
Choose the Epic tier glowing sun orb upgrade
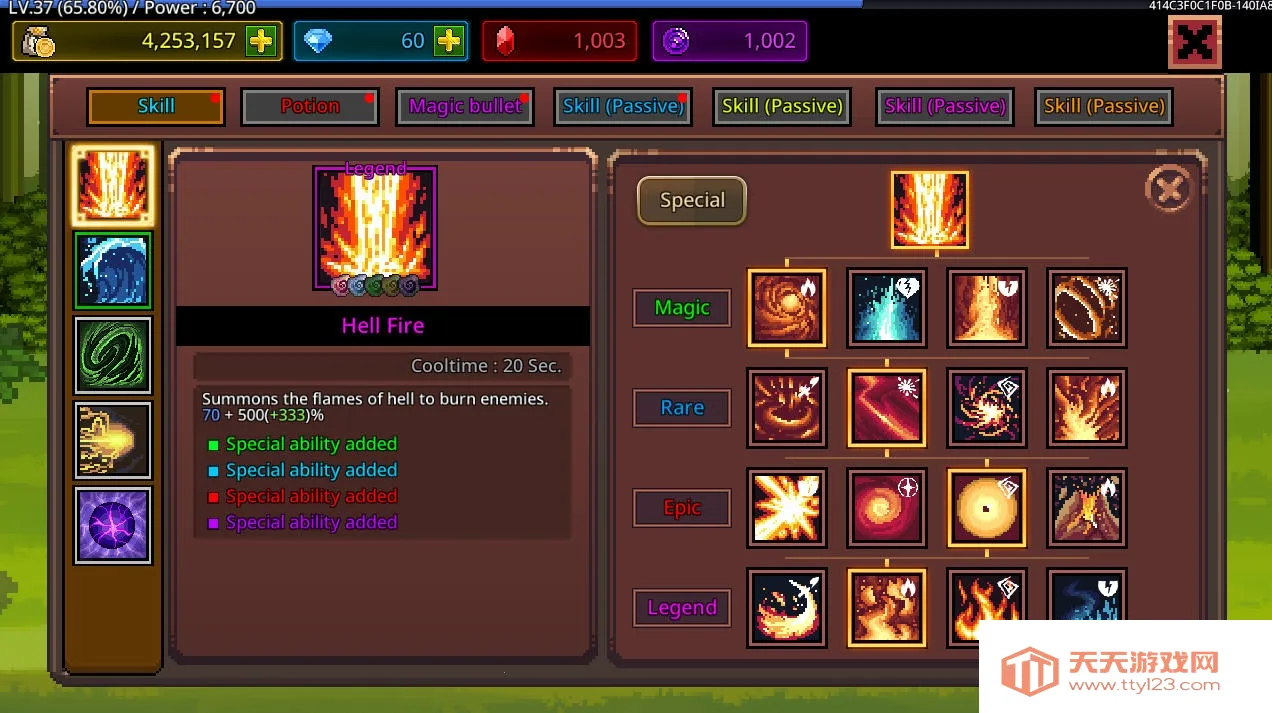(987, 507)
